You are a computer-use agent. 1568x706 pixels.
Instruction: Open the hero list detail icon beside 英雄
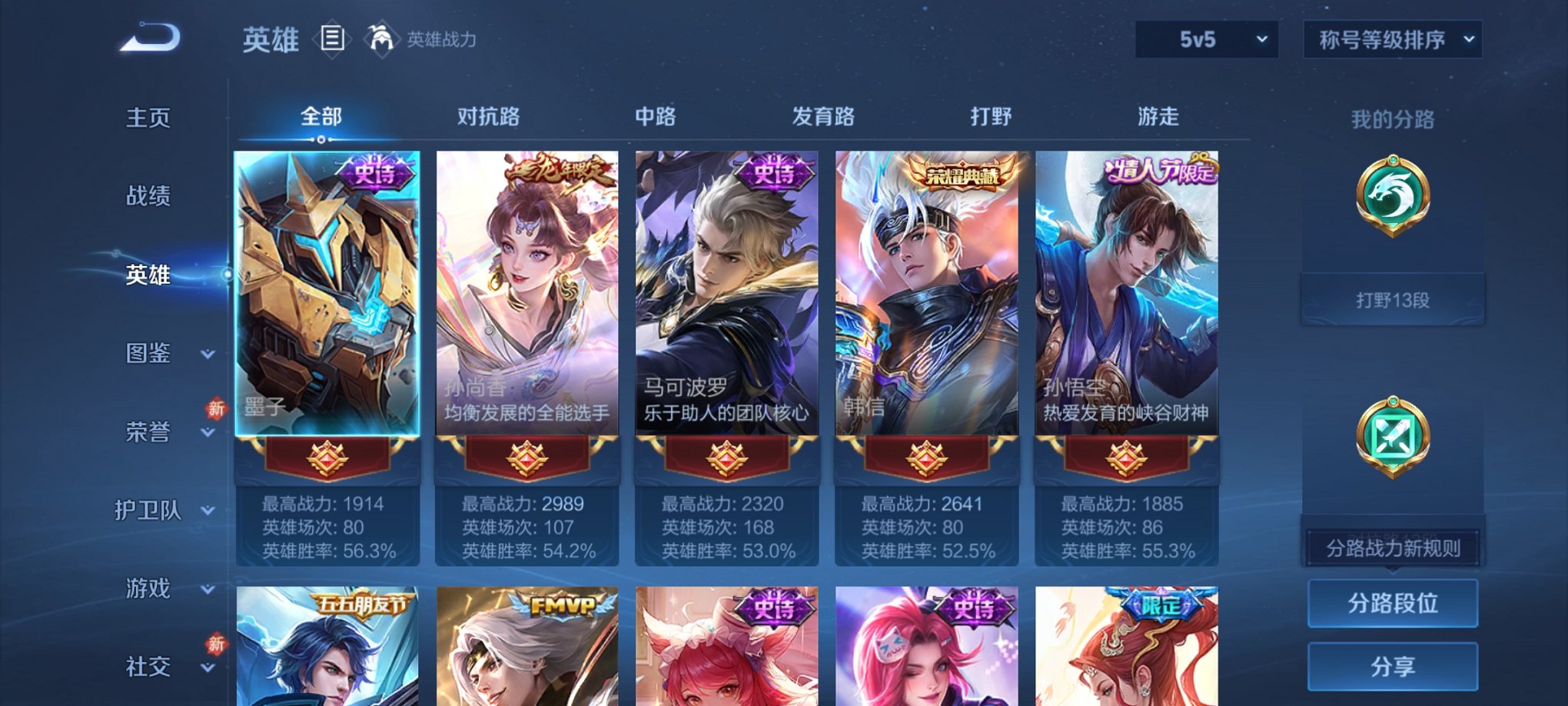coord(332,39)
